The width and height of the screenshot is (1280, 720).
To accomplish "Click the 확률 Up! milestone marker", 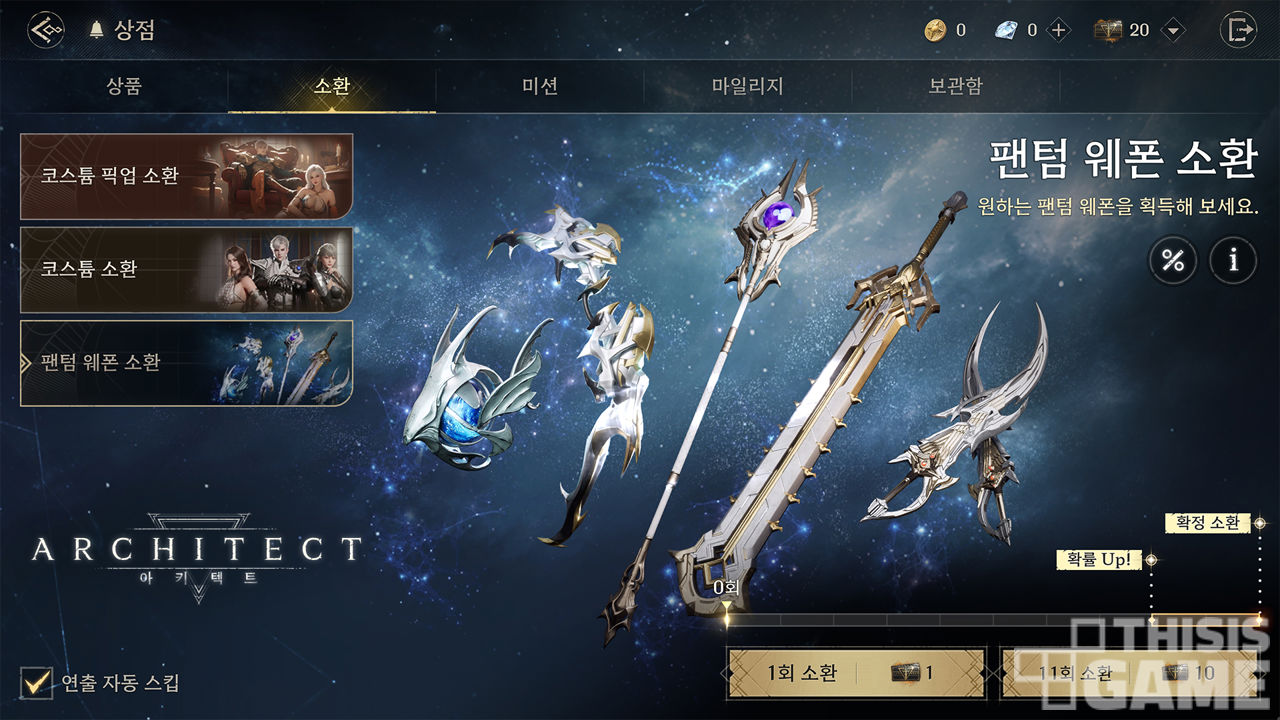I will [x=1099, y=560].
